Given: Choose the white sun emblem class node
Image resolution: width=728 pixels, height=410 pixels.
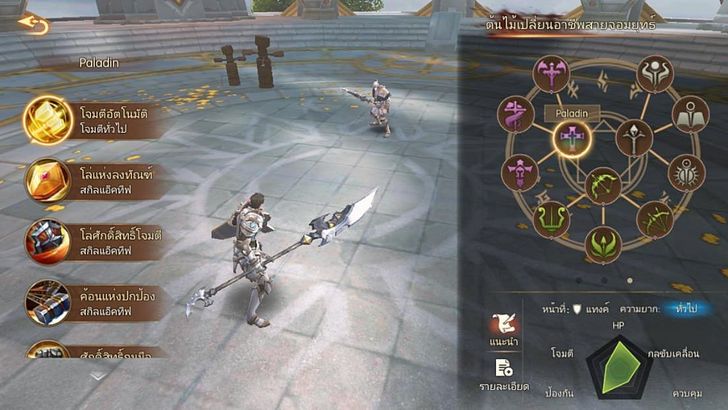Looking at the screenshot, I should (x=687, y=173).
